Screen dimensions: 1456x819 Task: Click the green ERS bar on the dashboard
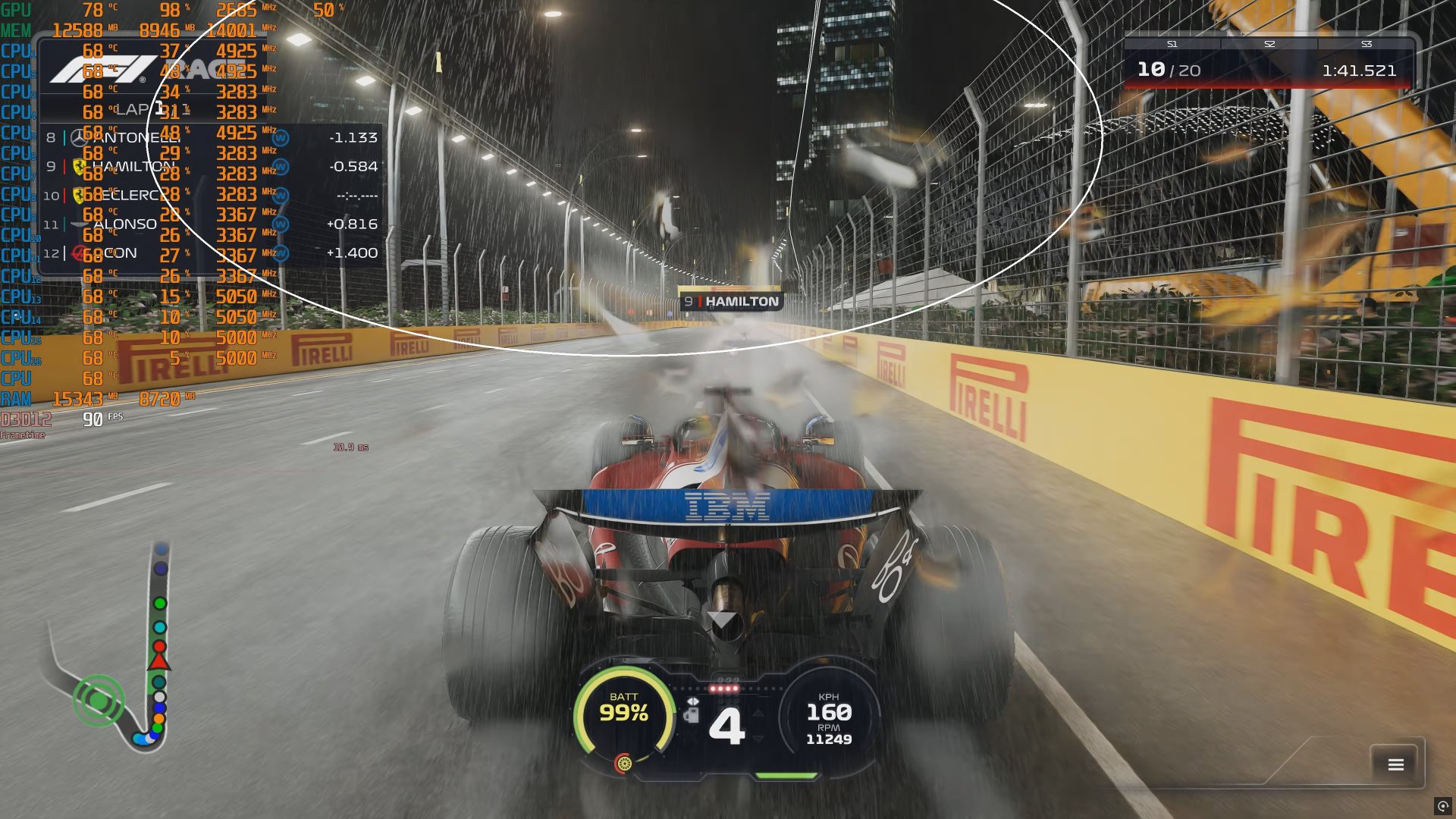pos(785,776)
